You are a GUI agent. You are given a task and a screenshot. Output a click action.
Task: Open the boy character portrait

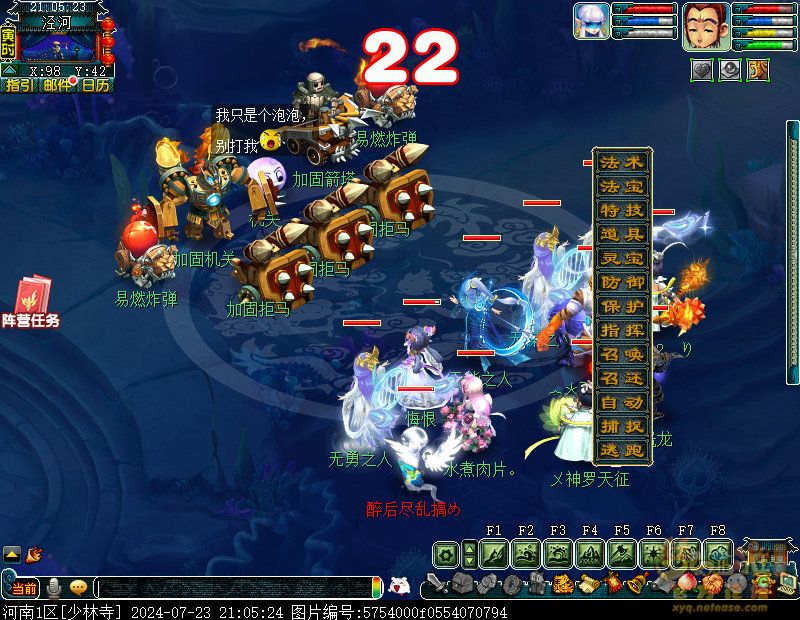pos(705,26)
